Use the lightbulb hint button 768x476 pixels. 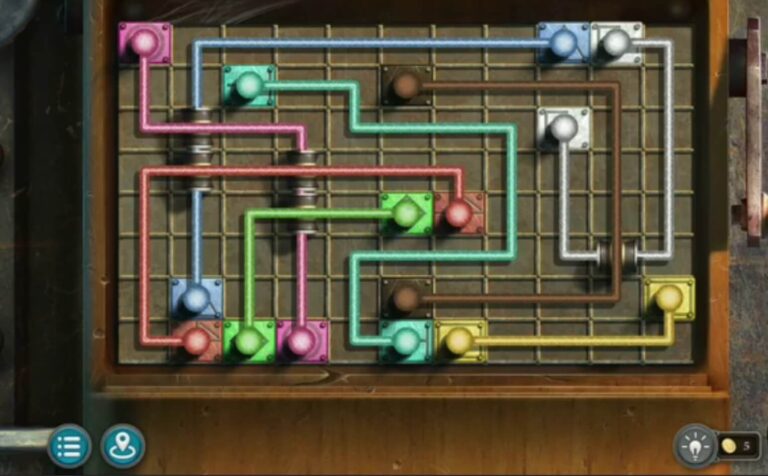click(x=695, y=445)
